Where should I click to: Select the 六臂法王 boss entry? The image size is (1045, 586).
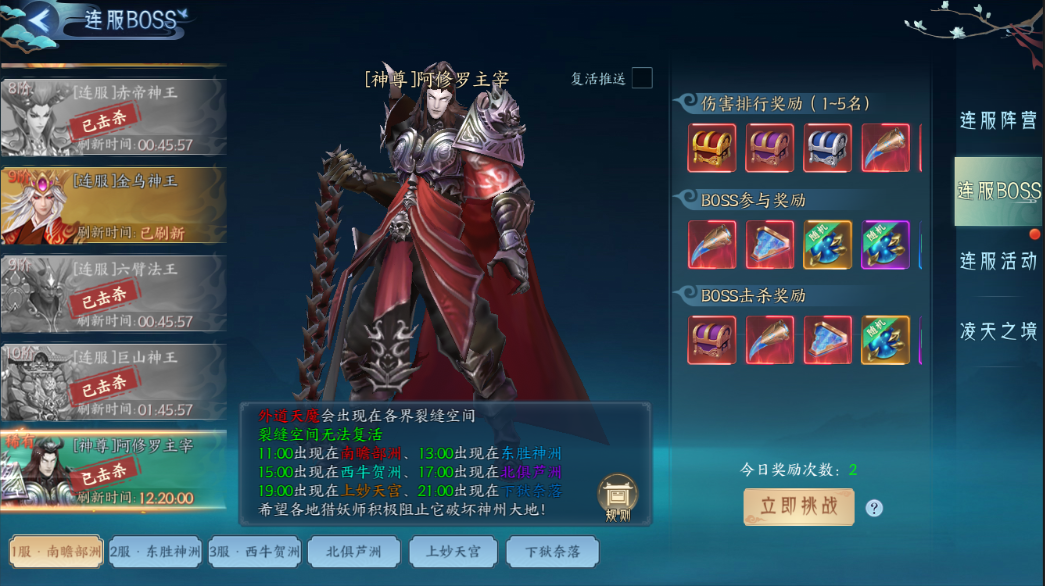pos(113,293)
